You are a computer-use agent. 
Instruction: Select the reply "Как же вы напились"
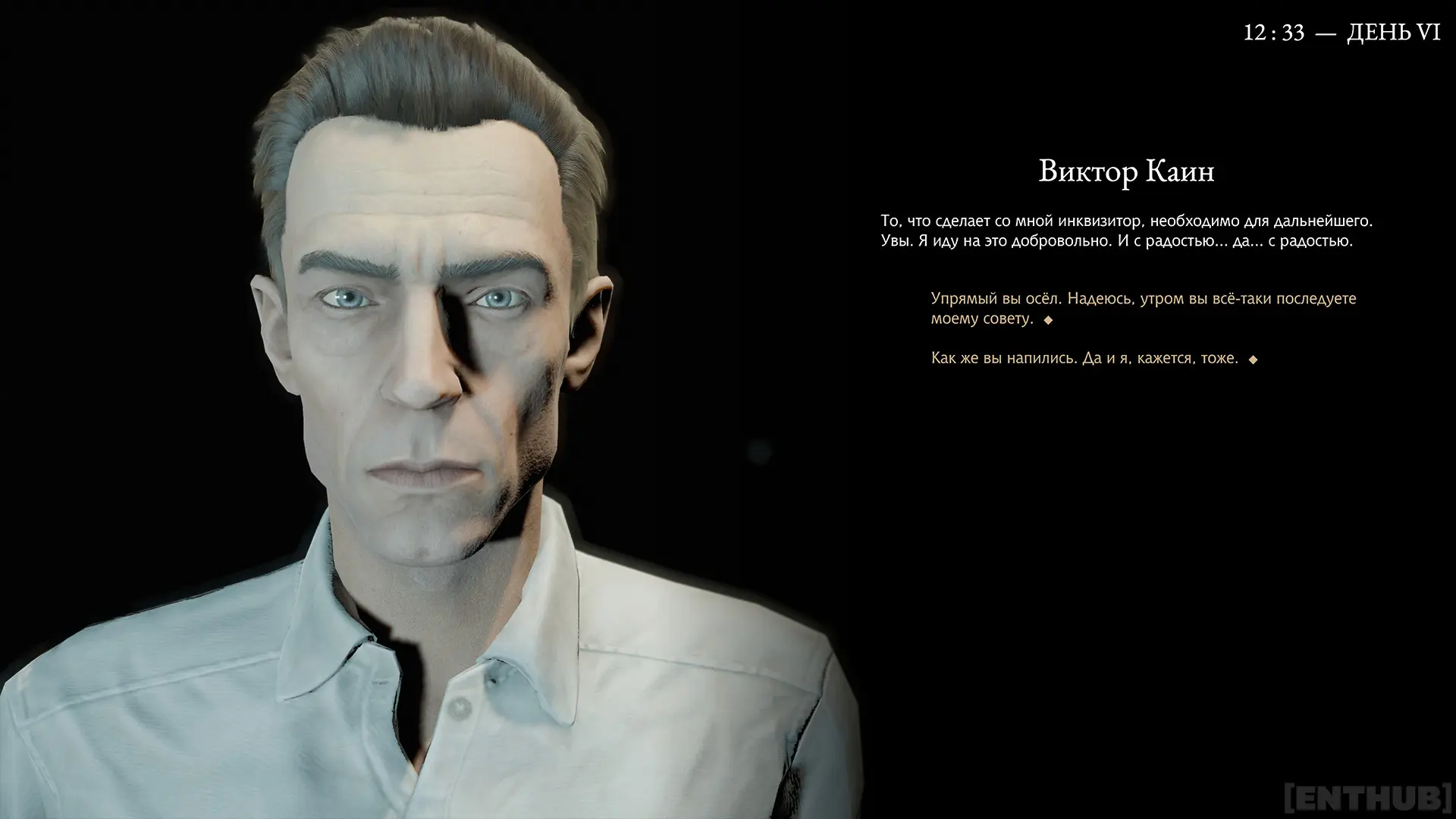point(1084,359)
